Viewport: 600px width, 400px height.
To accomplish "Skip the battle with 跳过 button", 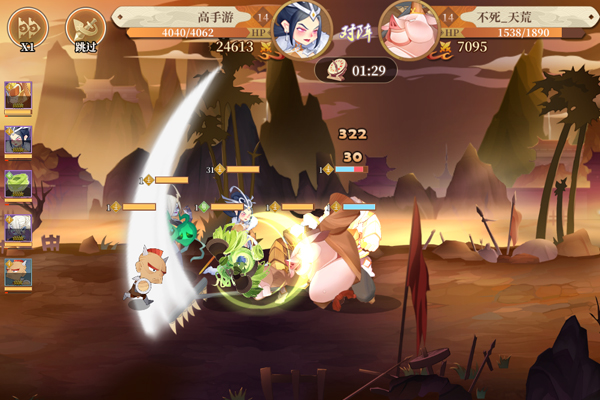I will (84, 29).
